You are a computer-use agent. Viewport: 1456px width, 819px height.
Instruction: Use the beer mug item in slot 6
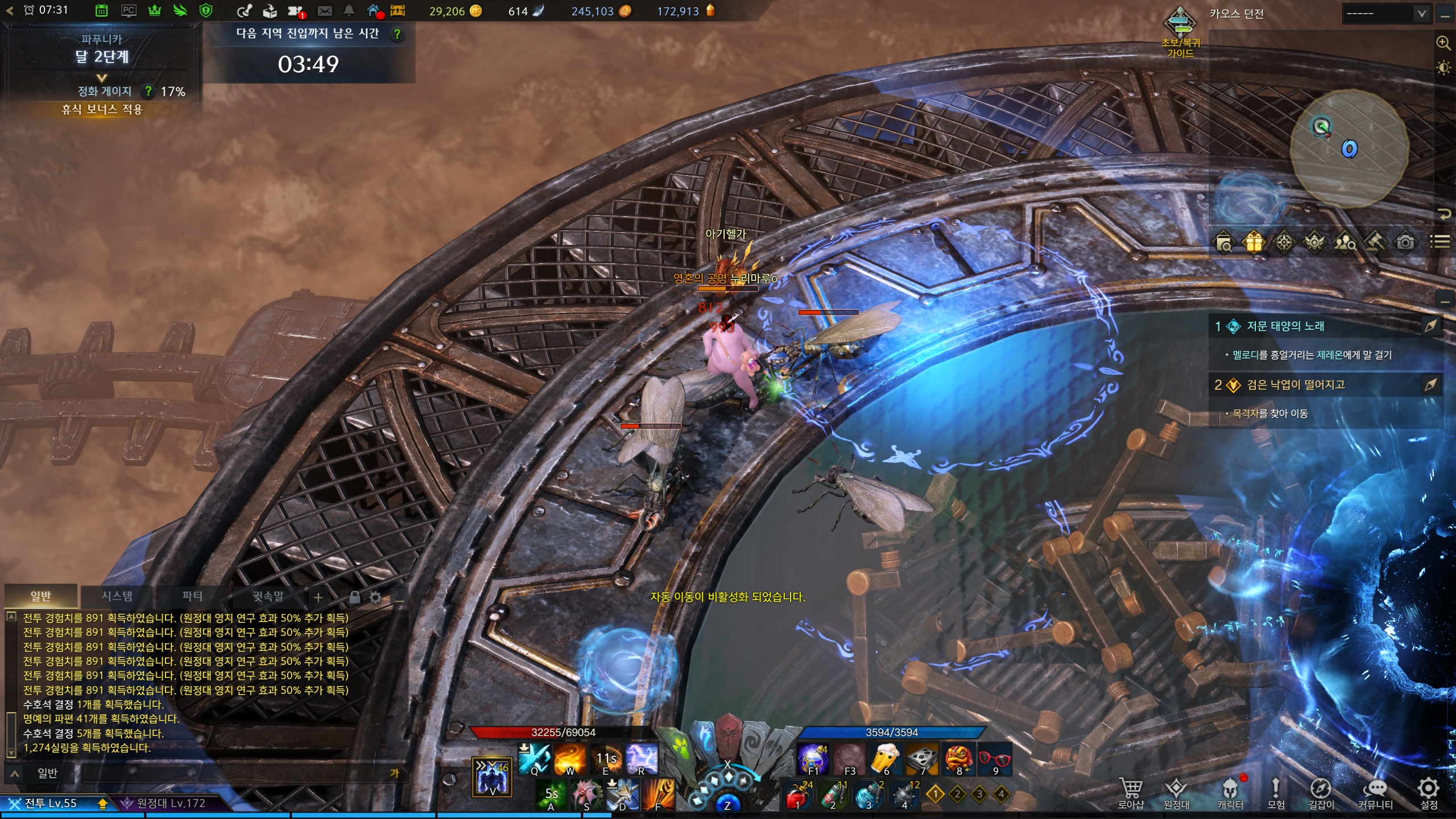tap(886, 758)
